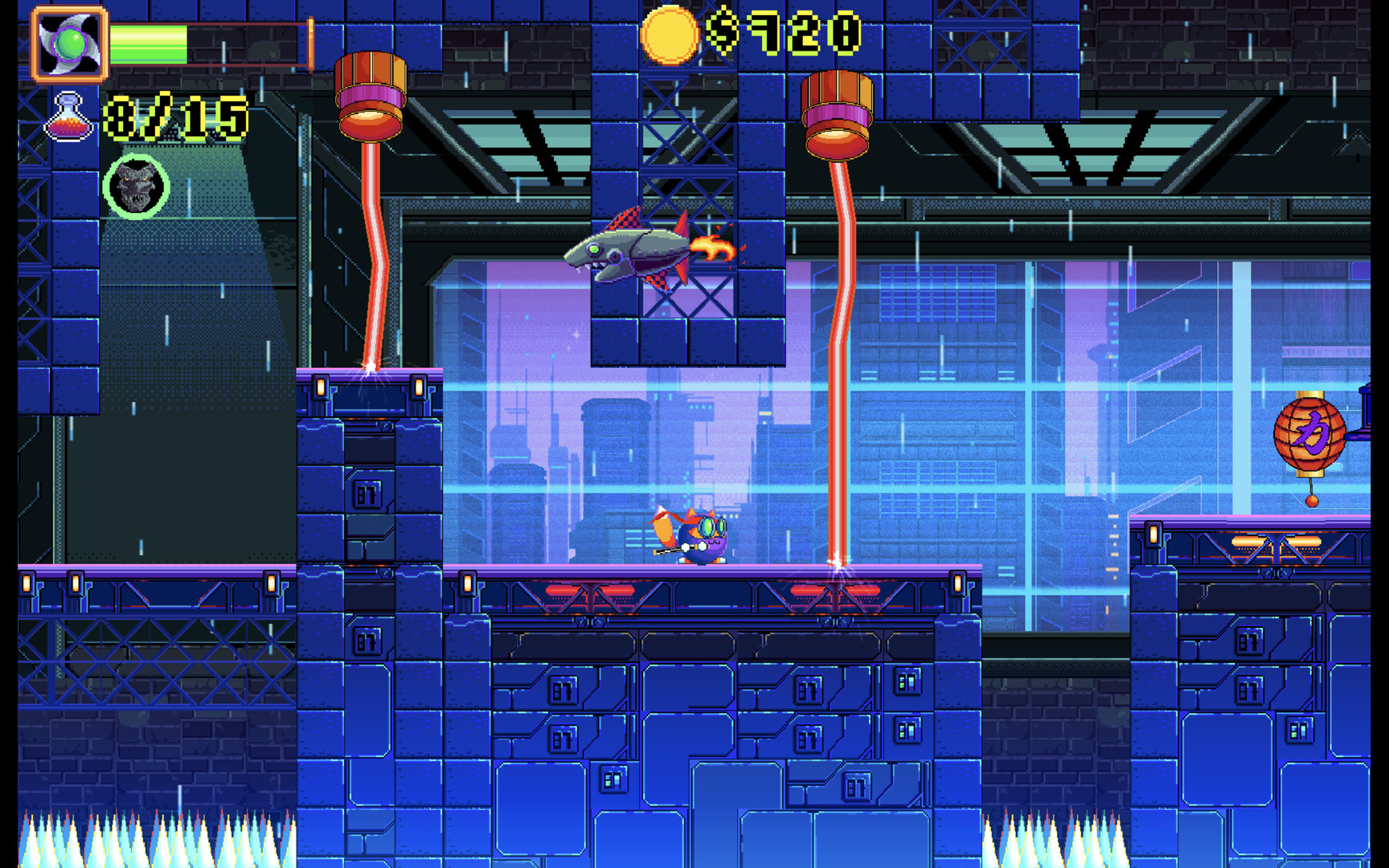Image resolution: width=1389 pixels, height=868 pixels.
Task: Click the gold coin icon beside the money counter
Action: 670,35
